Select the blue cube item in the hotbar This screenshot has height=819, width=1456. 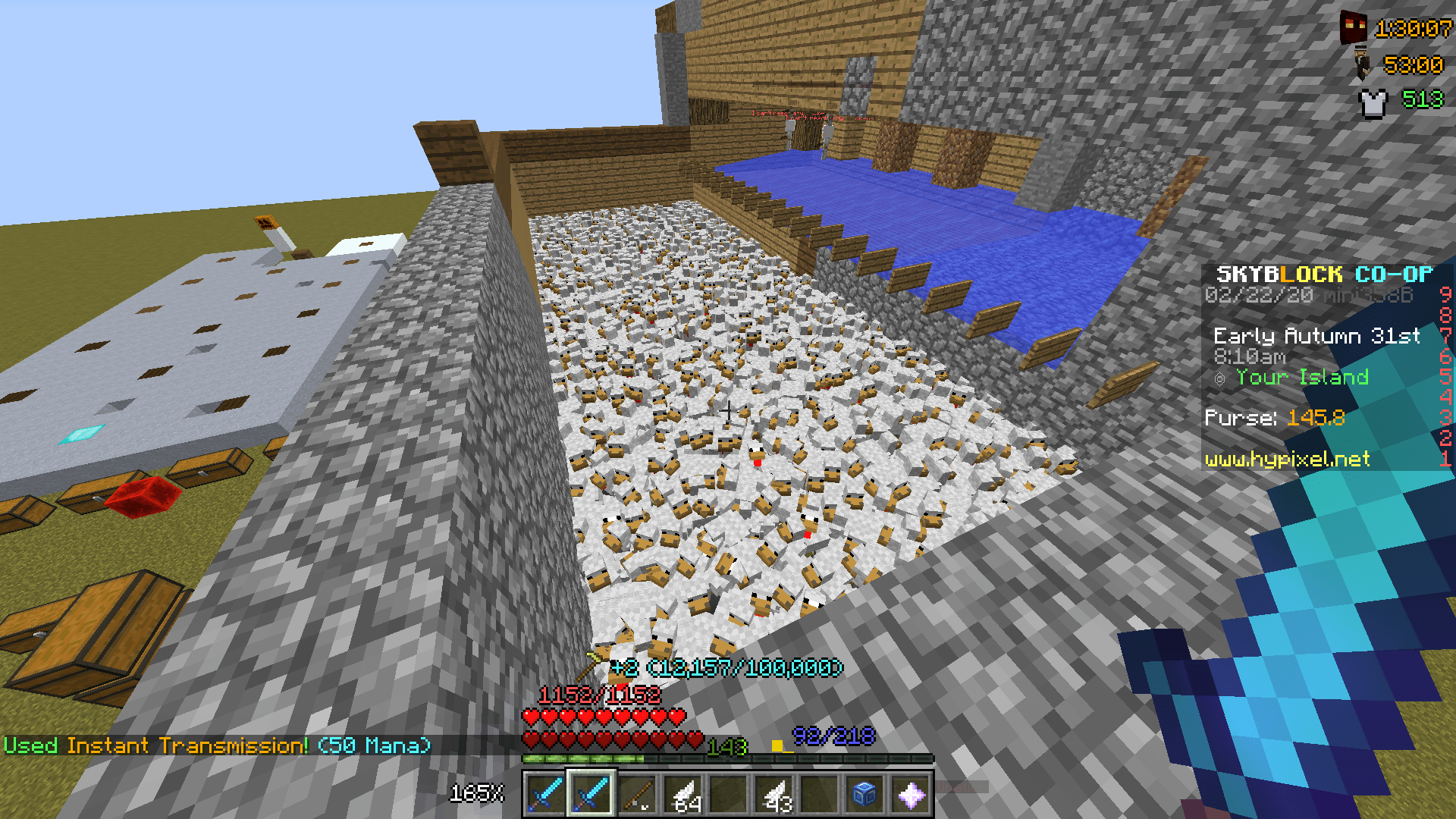pos(864,795)
